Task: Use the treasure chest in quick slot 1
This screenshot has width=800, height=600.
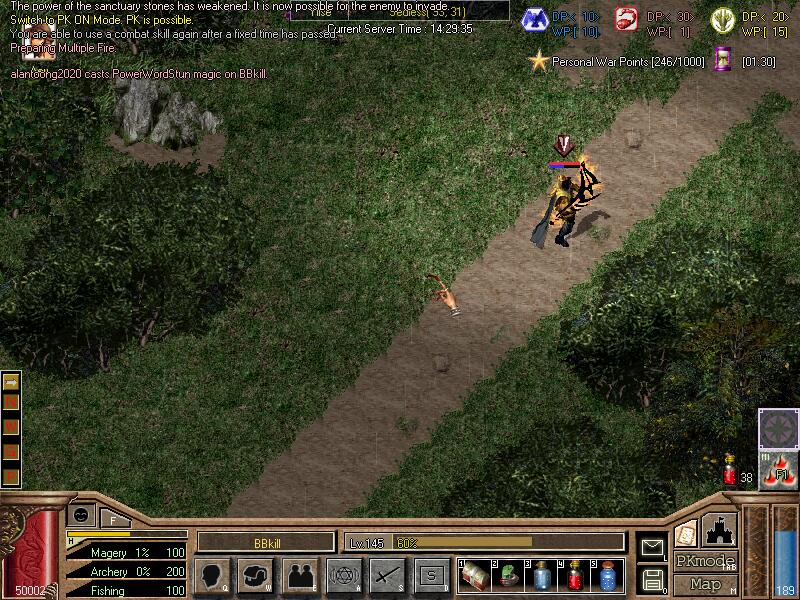Action: pyautogui.click(x=475, y=576)
